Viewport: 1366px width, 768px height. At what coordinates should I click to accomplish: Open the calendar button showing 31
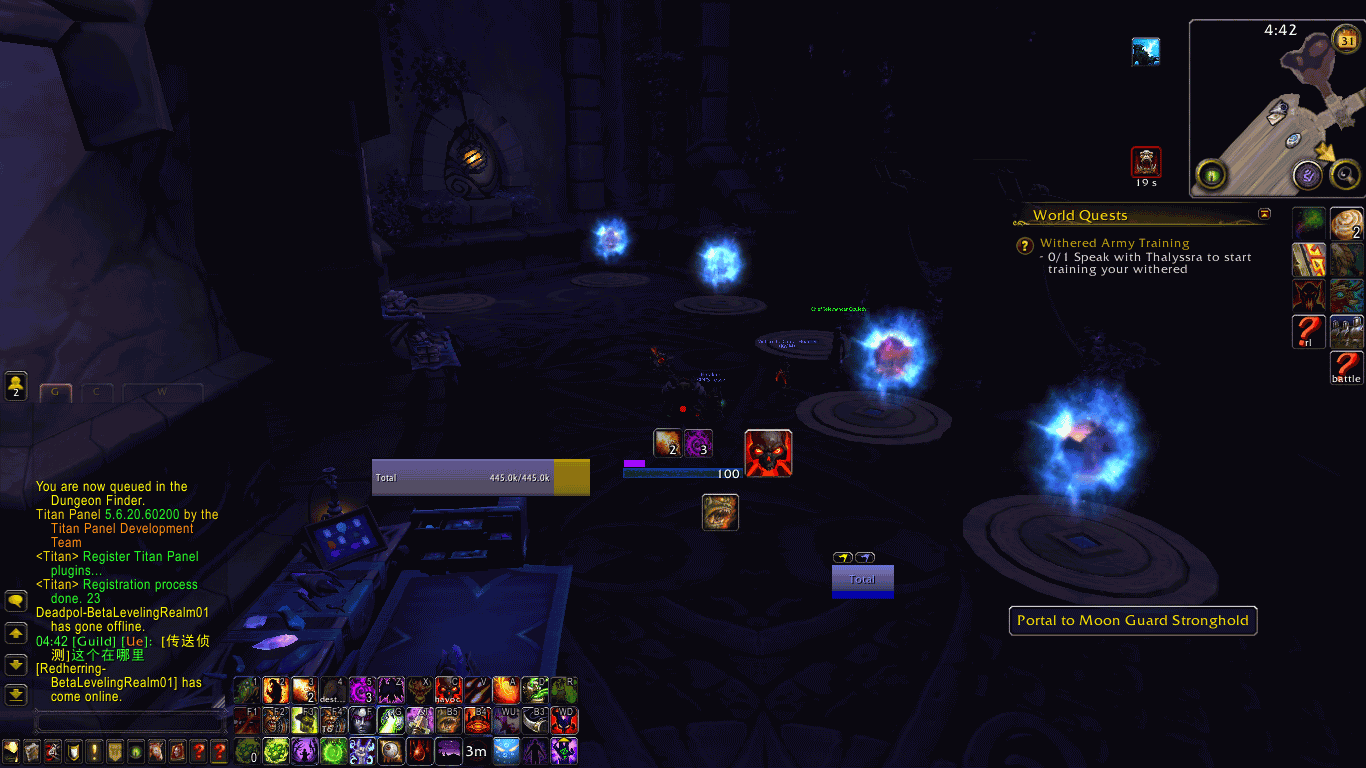[x=1346, y=40]
